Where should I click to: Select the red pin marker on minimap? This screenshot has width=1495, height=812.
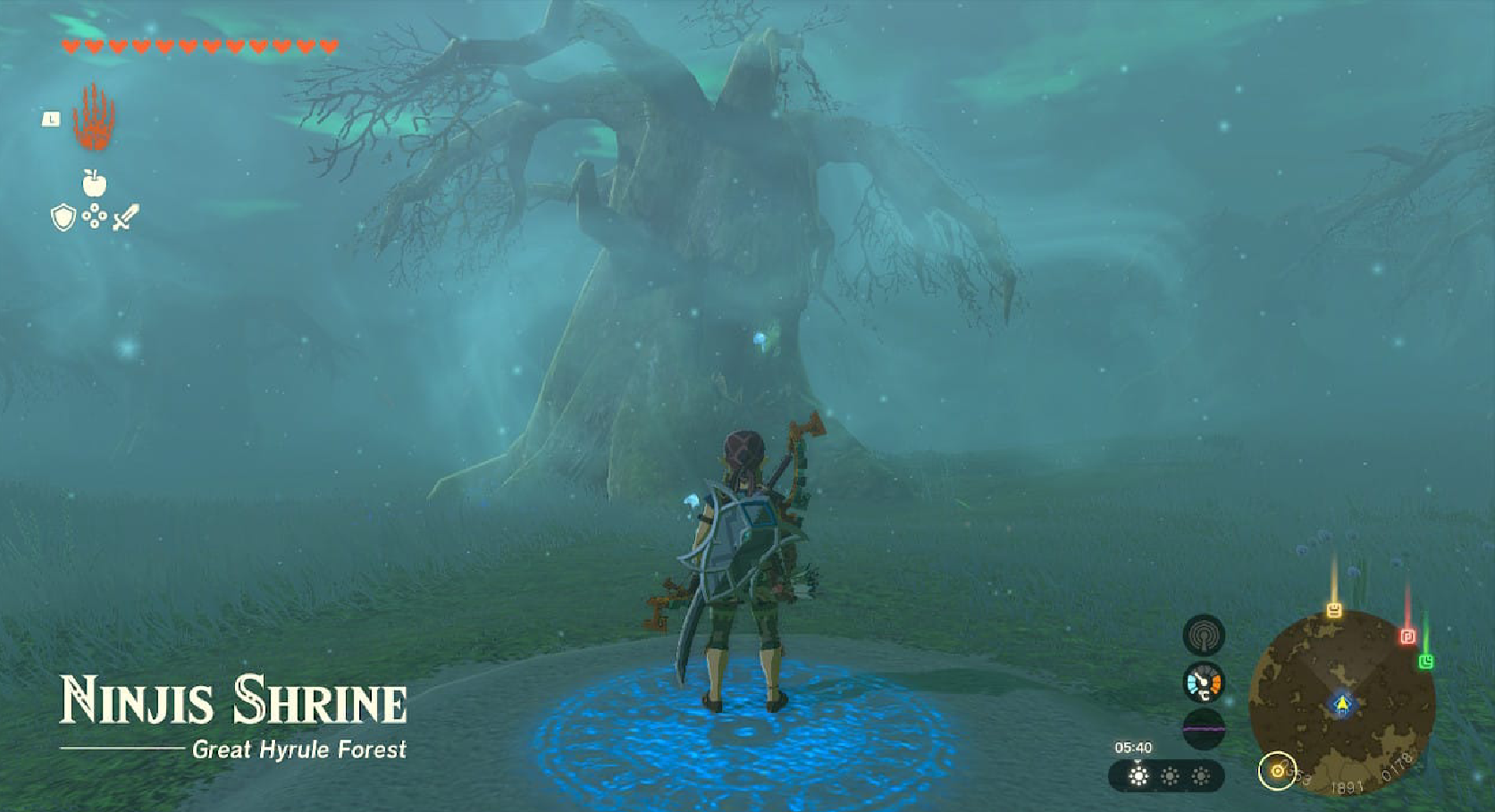[x=1407, y=636]
